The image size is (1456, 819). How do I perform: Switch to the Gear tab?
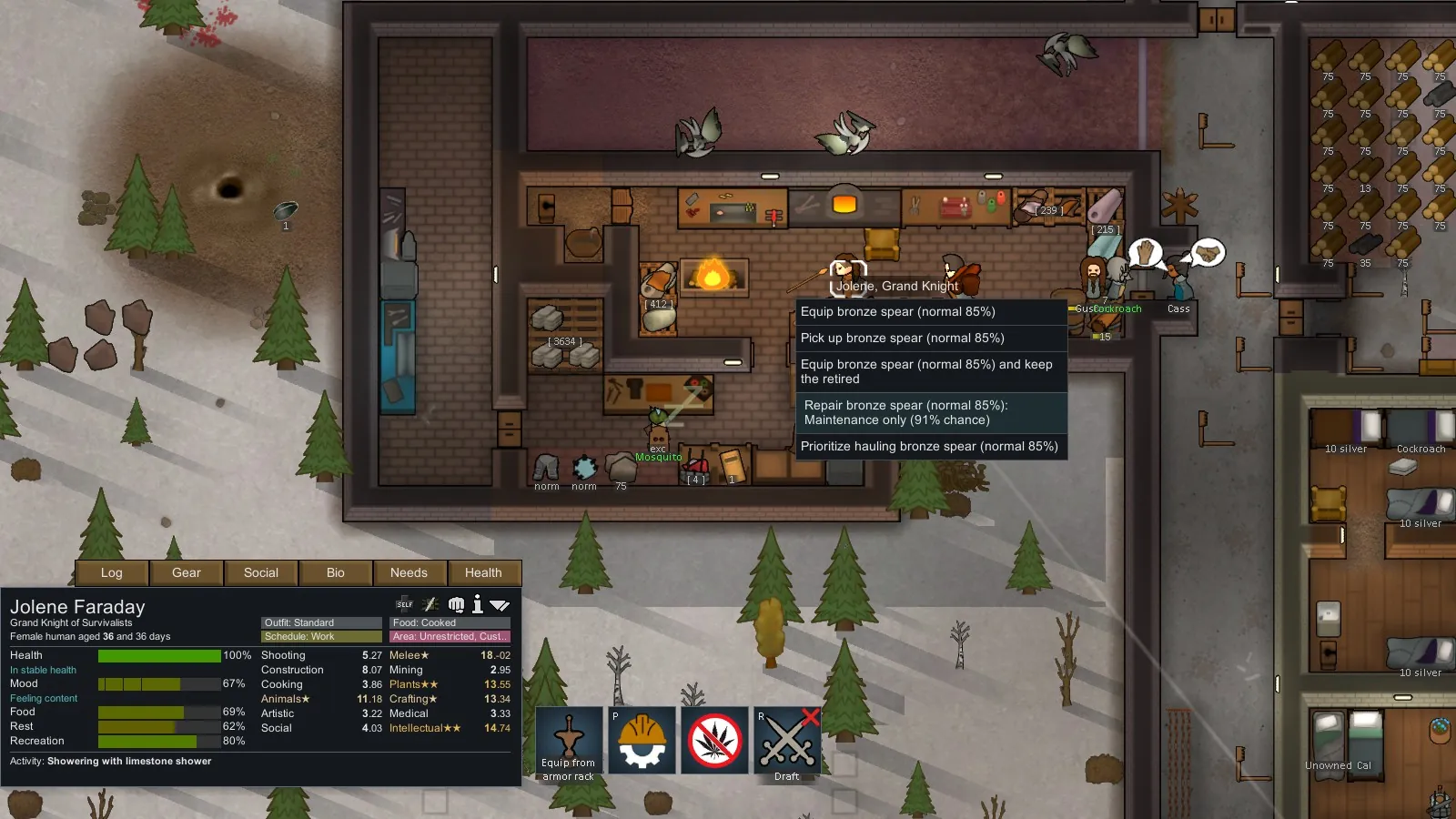[187, 572]
